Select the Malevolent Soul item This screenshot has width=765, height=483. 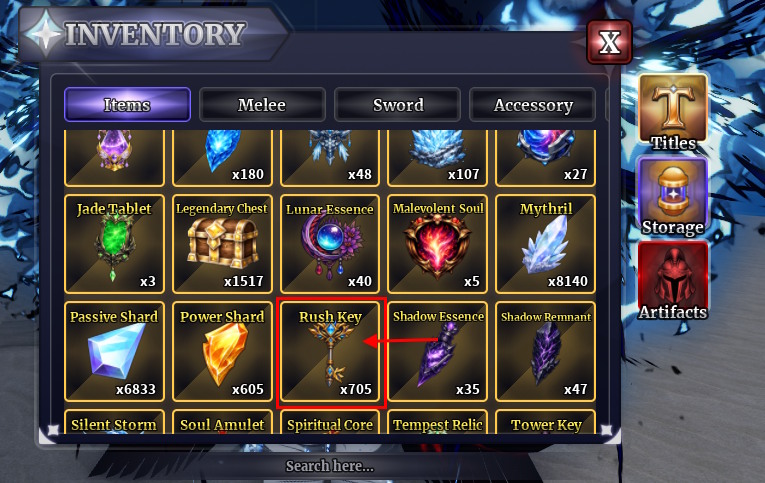click(438, 243)
